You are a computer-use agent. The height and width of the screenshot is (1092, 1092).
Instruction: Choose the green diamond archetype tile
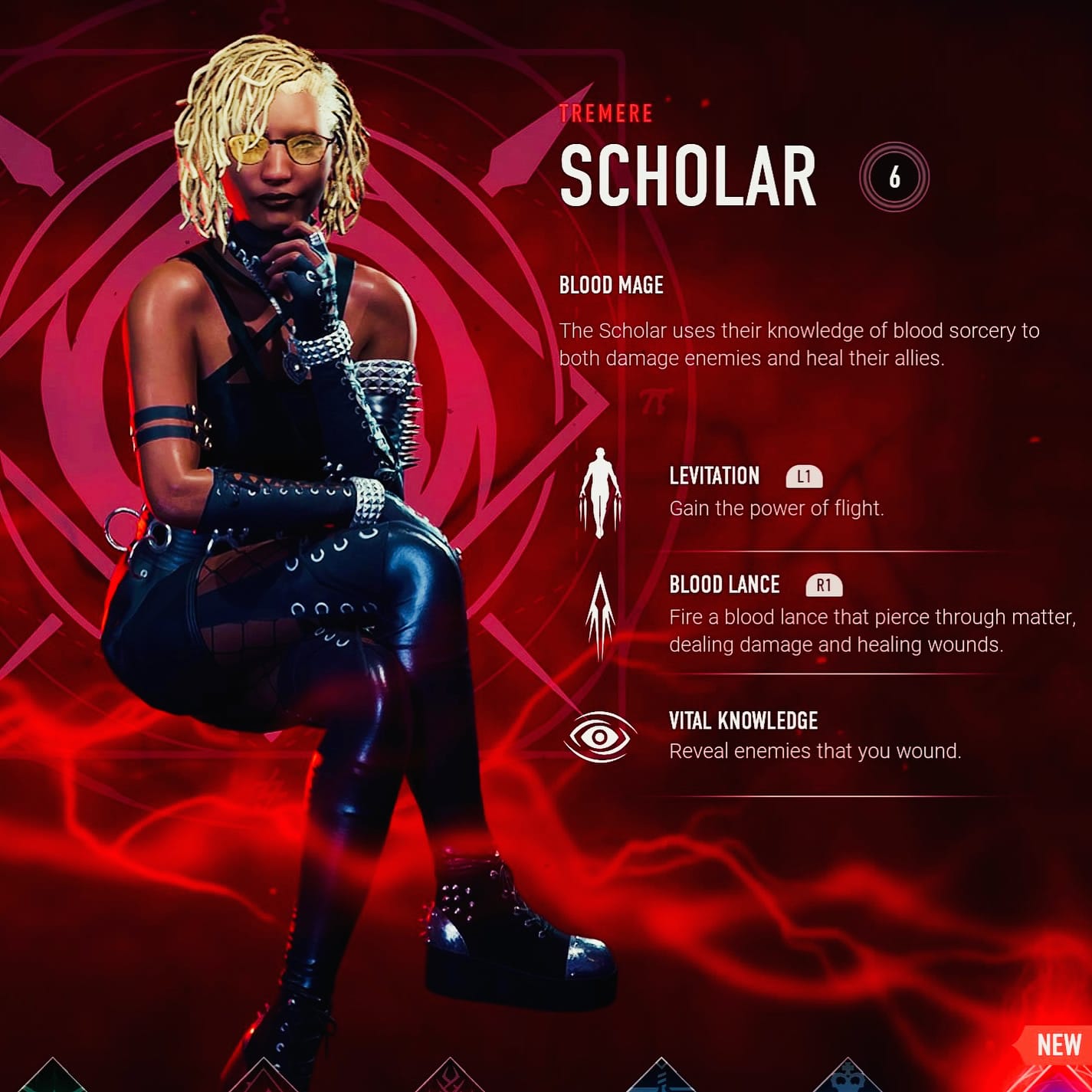(52, 1077)
